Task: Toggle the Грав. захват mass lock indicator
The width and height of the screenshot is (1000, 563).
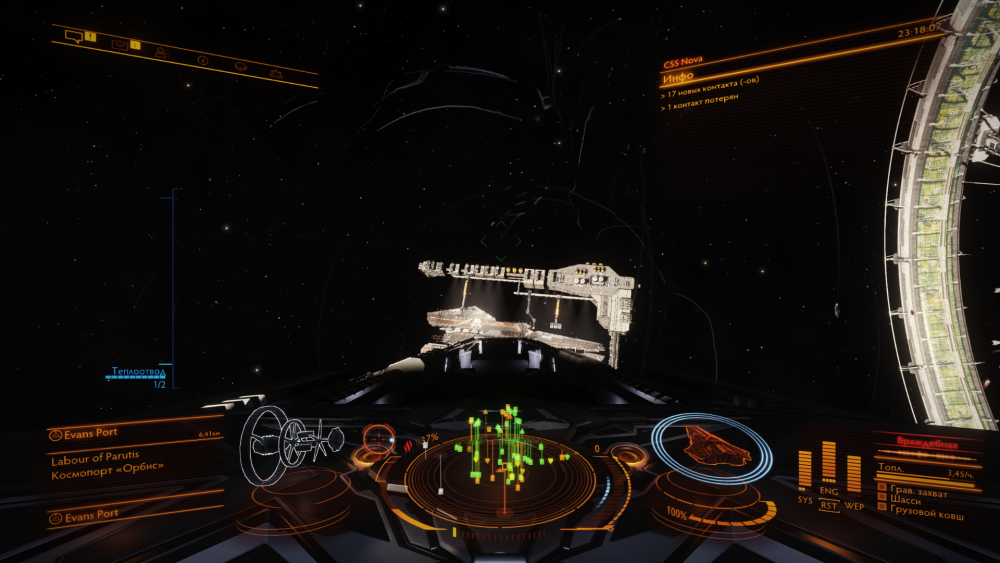Action: pos(913,489)
